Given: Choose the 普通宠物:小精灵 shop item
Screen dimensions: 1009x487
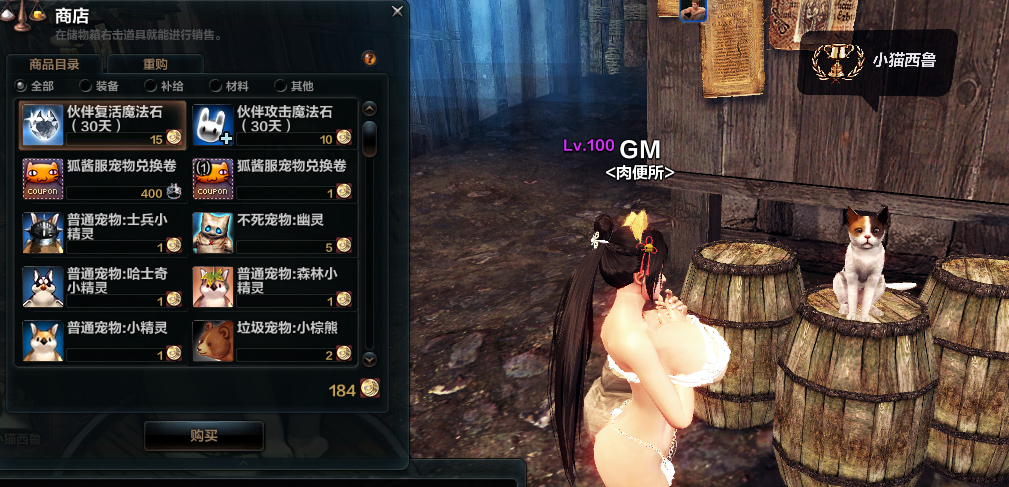Looking at the screenshot, I should (x=102, y=340).
